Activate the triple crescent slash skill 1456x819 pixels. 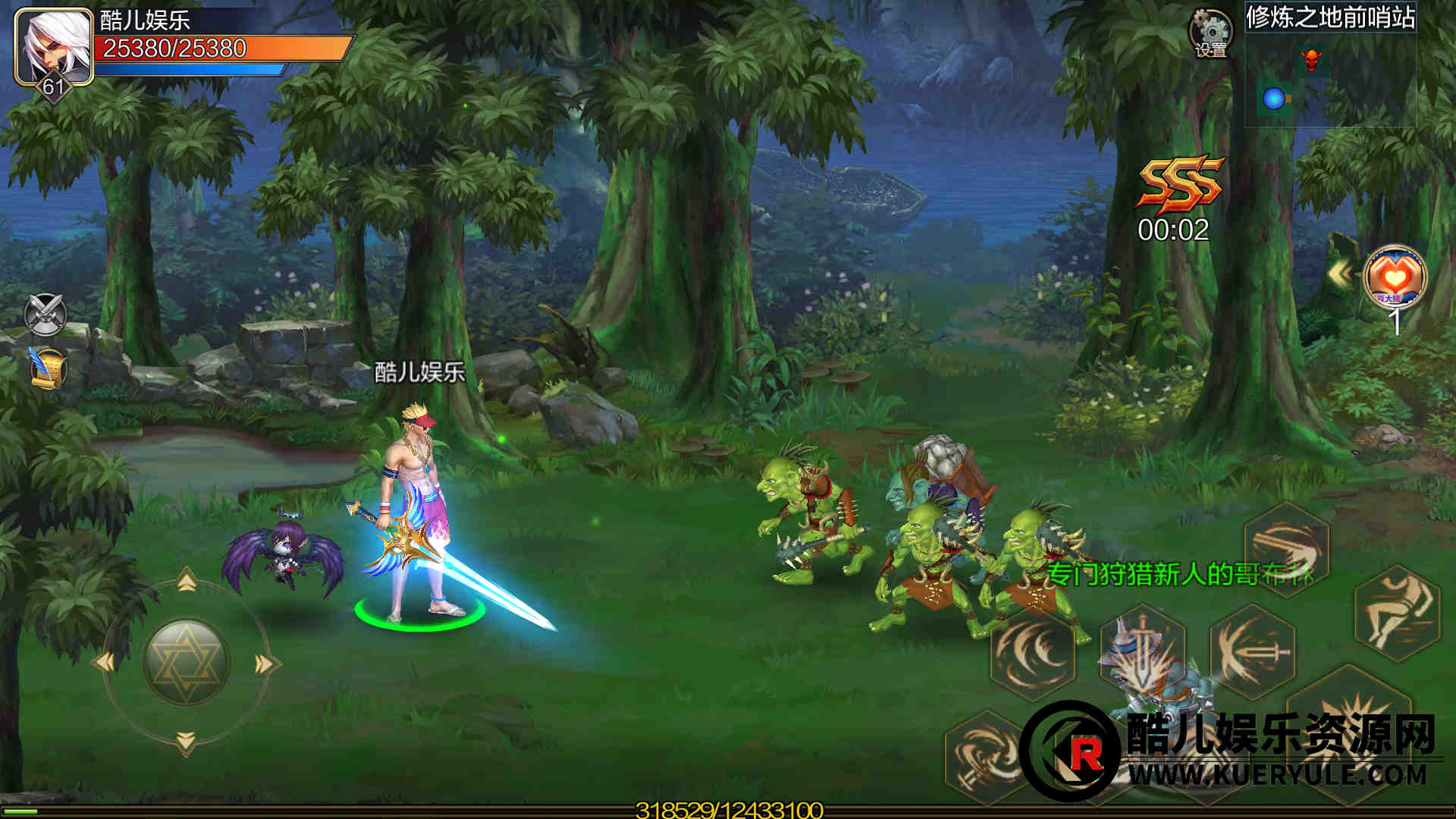[1032, 652]
